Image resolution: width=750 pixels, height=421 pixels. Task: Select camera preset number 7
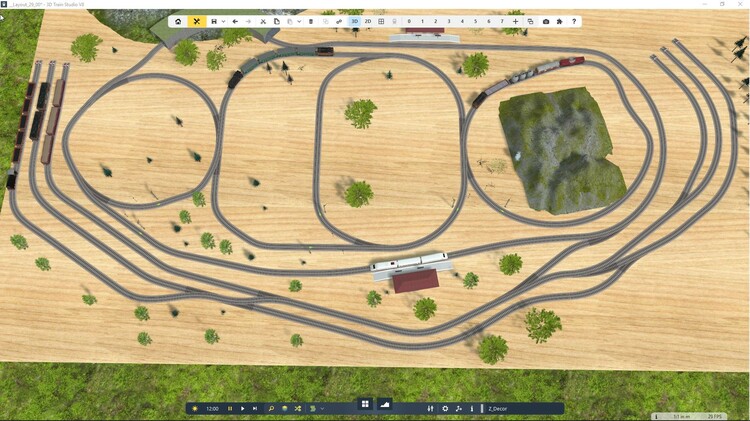(501, 21)
